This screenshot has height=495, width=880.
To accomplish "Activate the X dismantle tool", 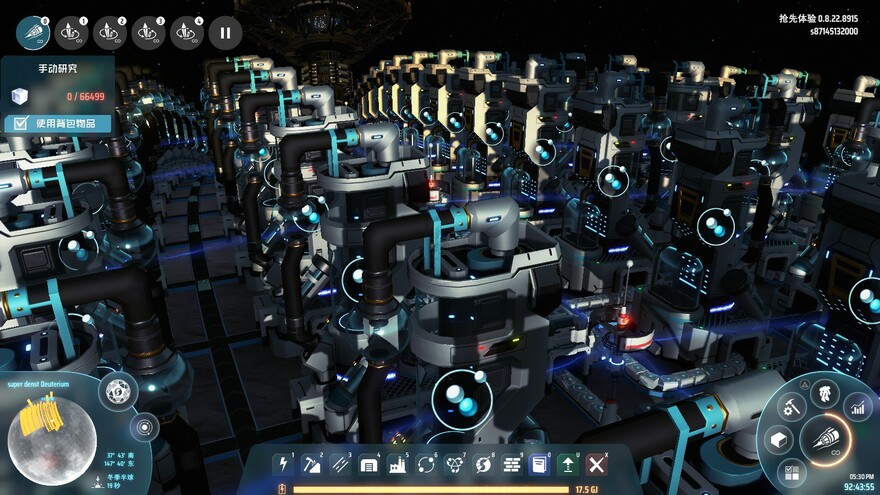I will point(597,464).
